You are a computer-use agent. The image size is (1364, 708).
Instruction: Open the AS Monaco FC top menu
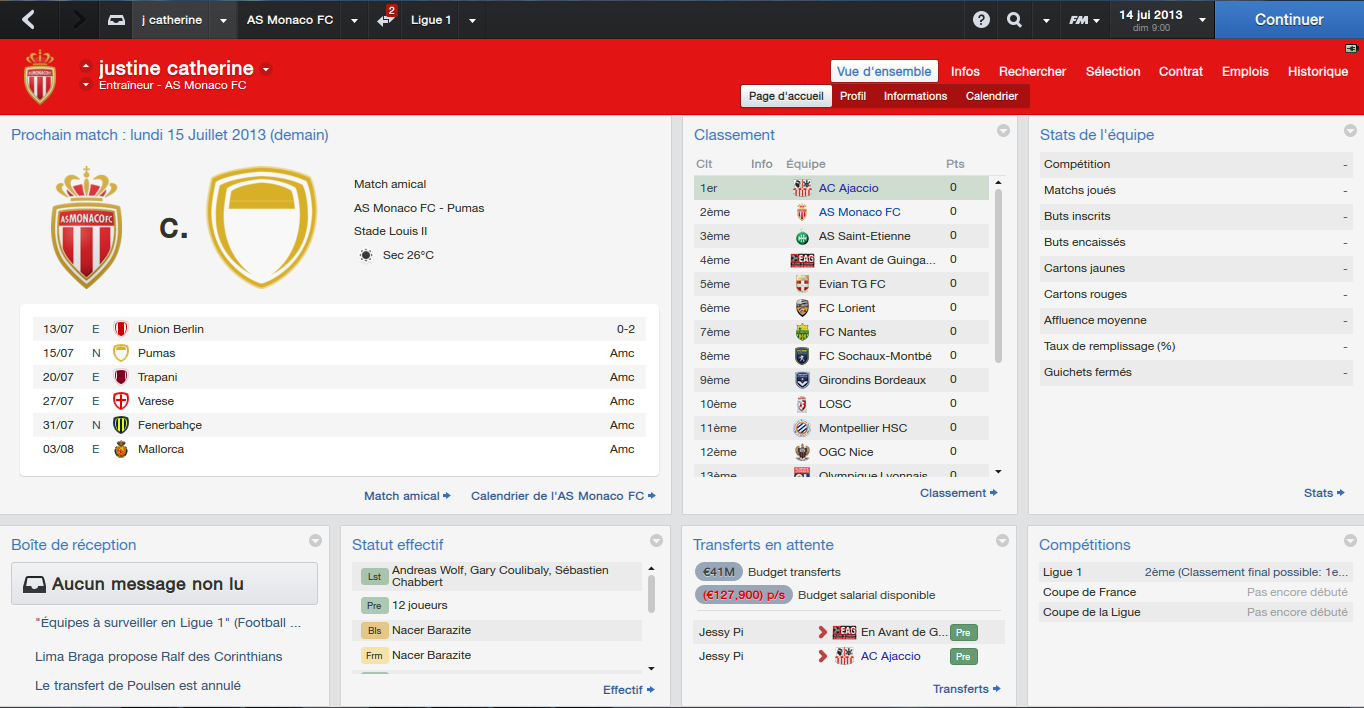coord(290,20)
